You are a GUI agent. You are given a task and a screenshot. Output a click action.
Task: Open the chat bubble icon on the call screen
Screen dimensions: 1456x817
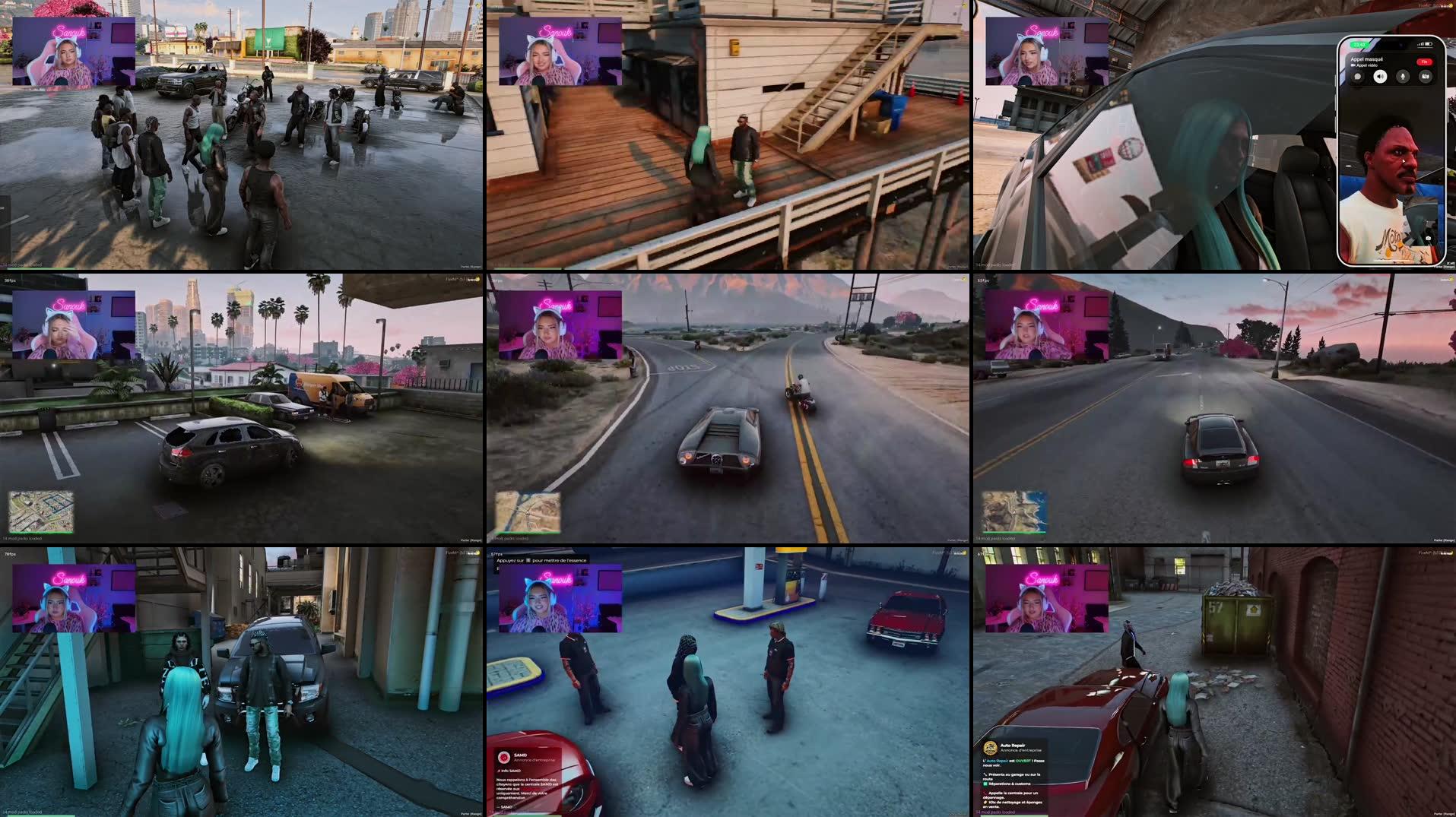tap(1358, 76)
